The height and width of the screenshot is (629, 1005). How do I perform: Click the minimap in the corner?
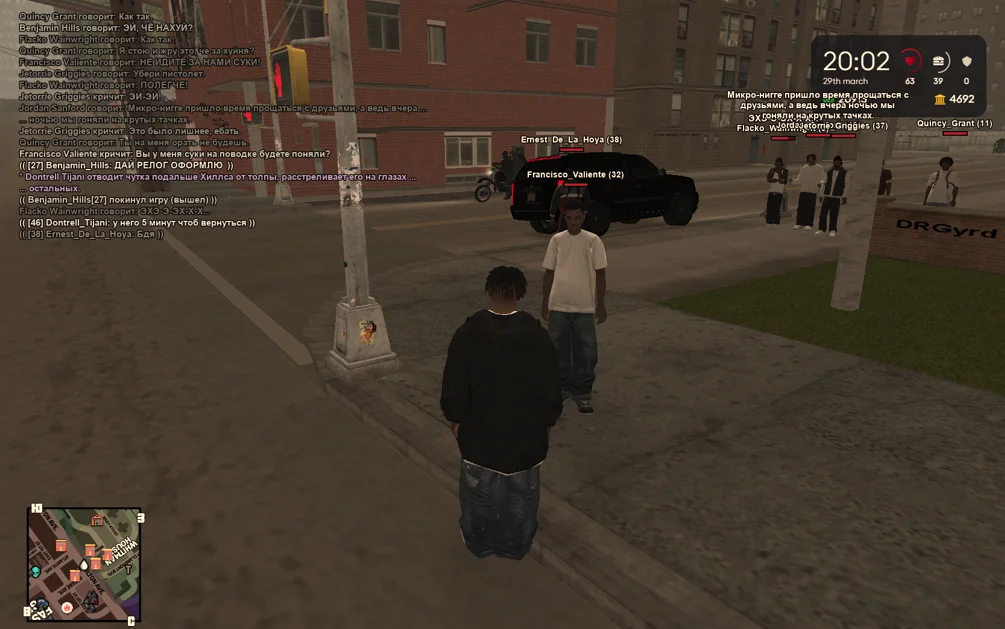(x=84, y=564)
